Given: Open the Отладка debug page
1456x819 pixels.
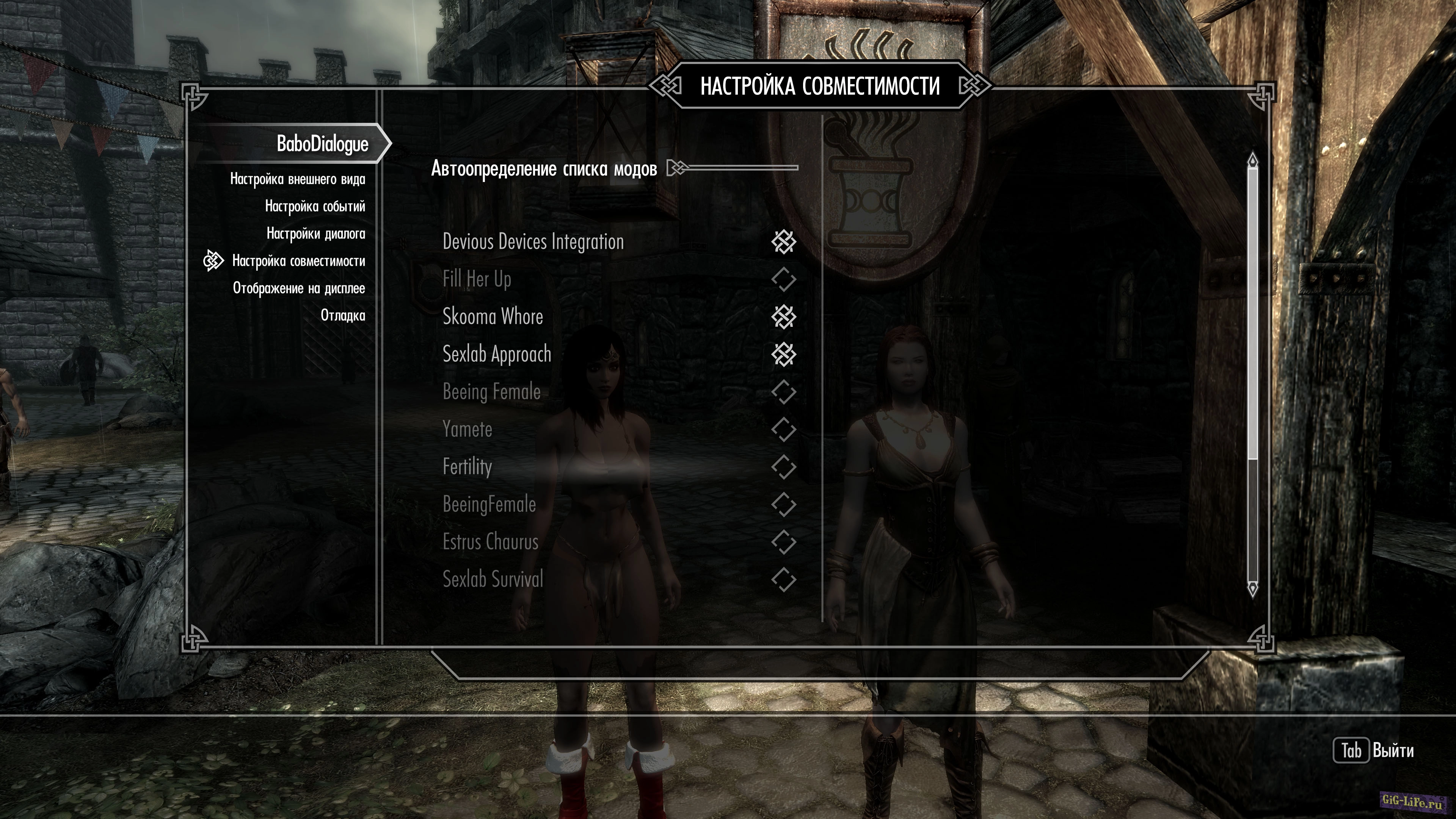Looking at the screenshot, I should pyautogui.click(x=342, y=315).
